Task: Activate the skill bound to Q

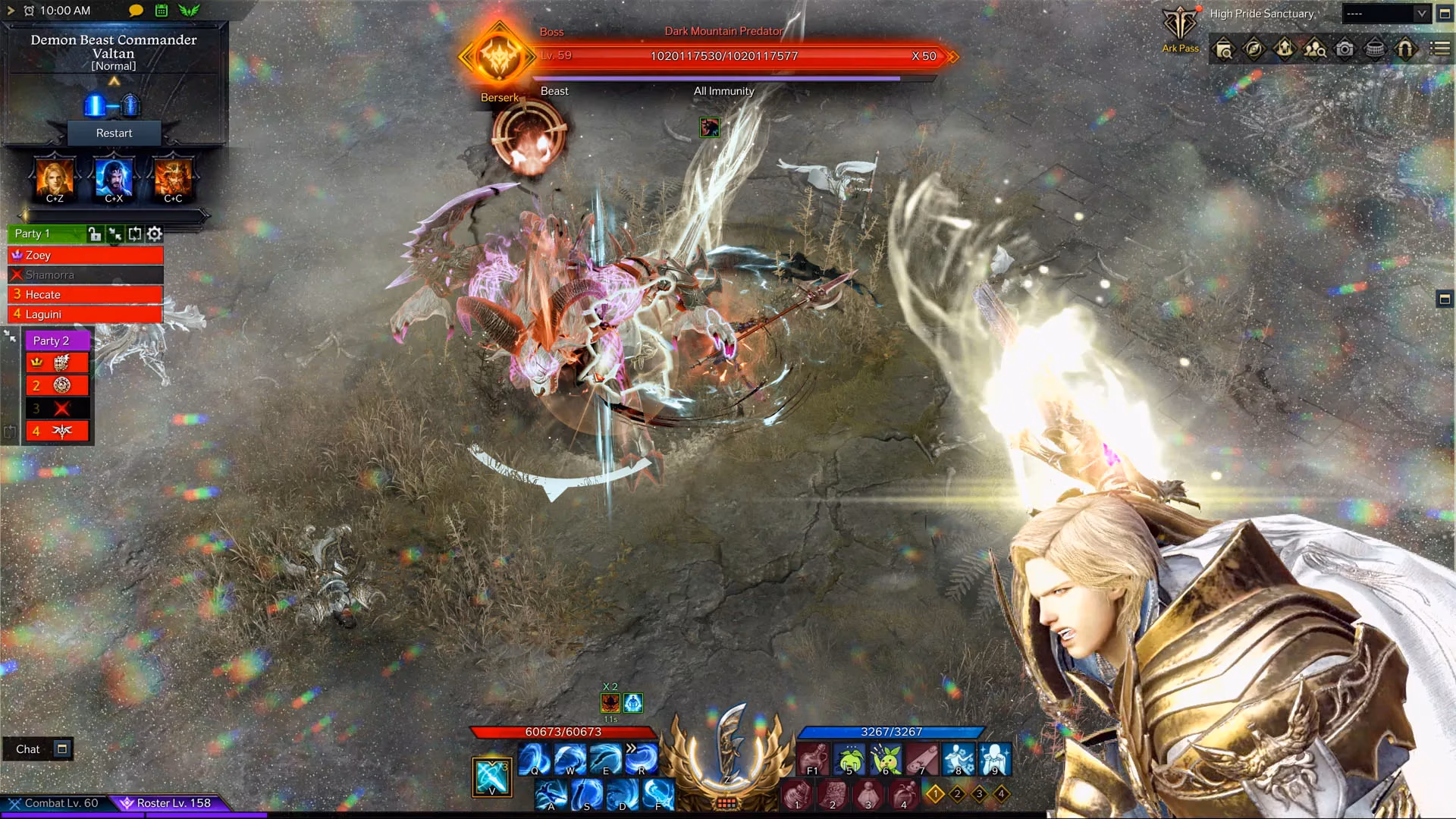Action: point(535,758)
